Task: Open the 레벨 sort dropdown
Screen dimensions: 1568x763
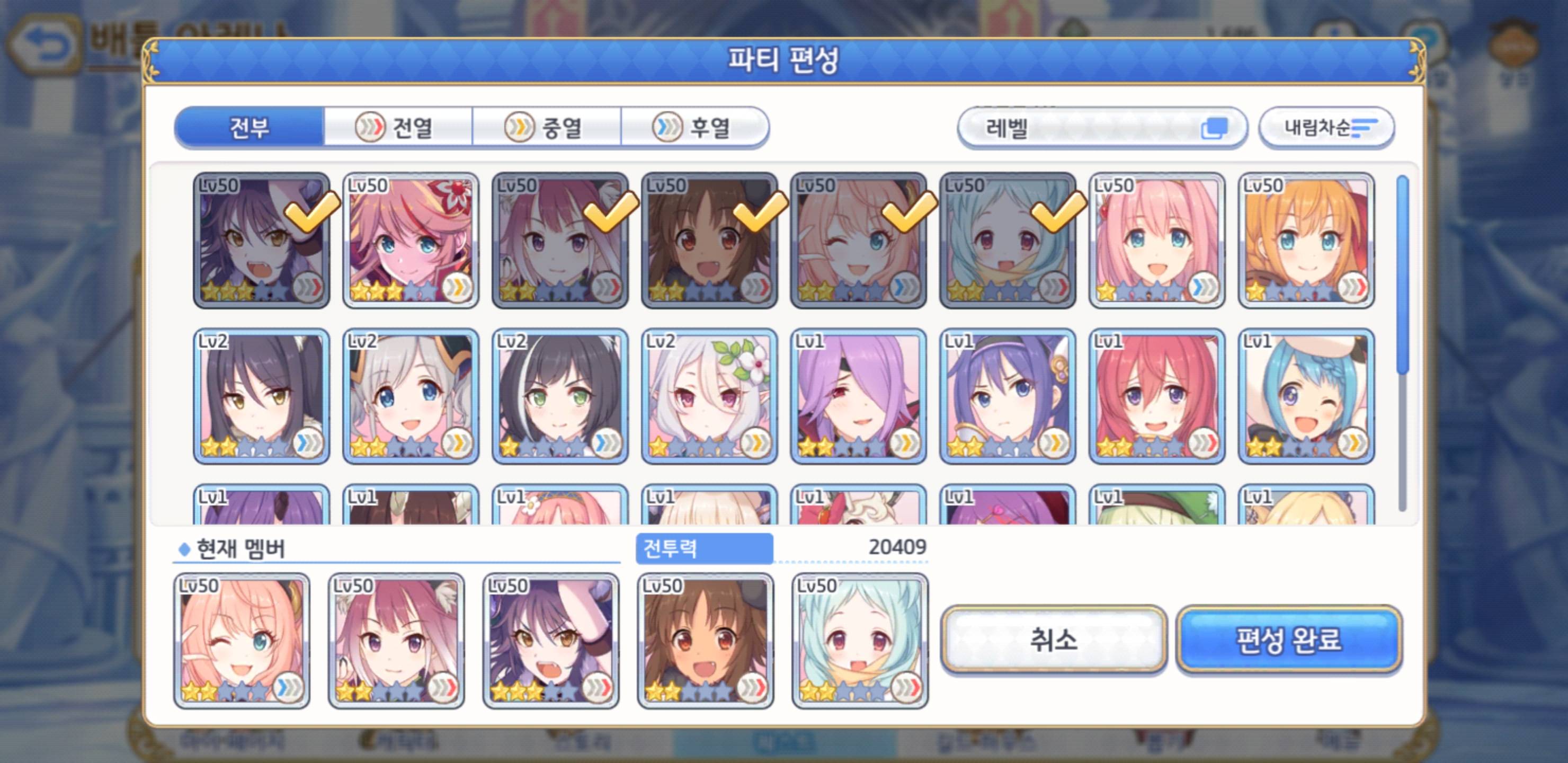Action: pos(1102,128)
